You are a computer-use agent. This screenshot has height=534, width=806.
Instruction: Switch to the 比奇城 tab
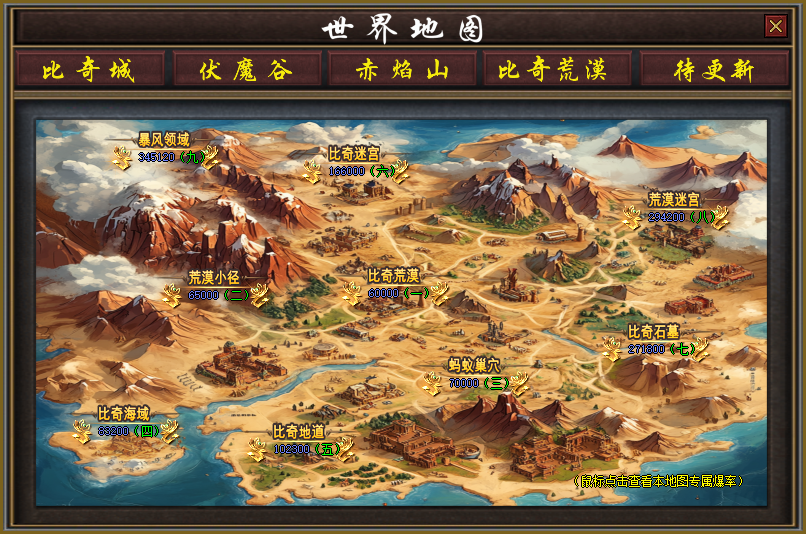pyautogui.click(x=89, y=70)
